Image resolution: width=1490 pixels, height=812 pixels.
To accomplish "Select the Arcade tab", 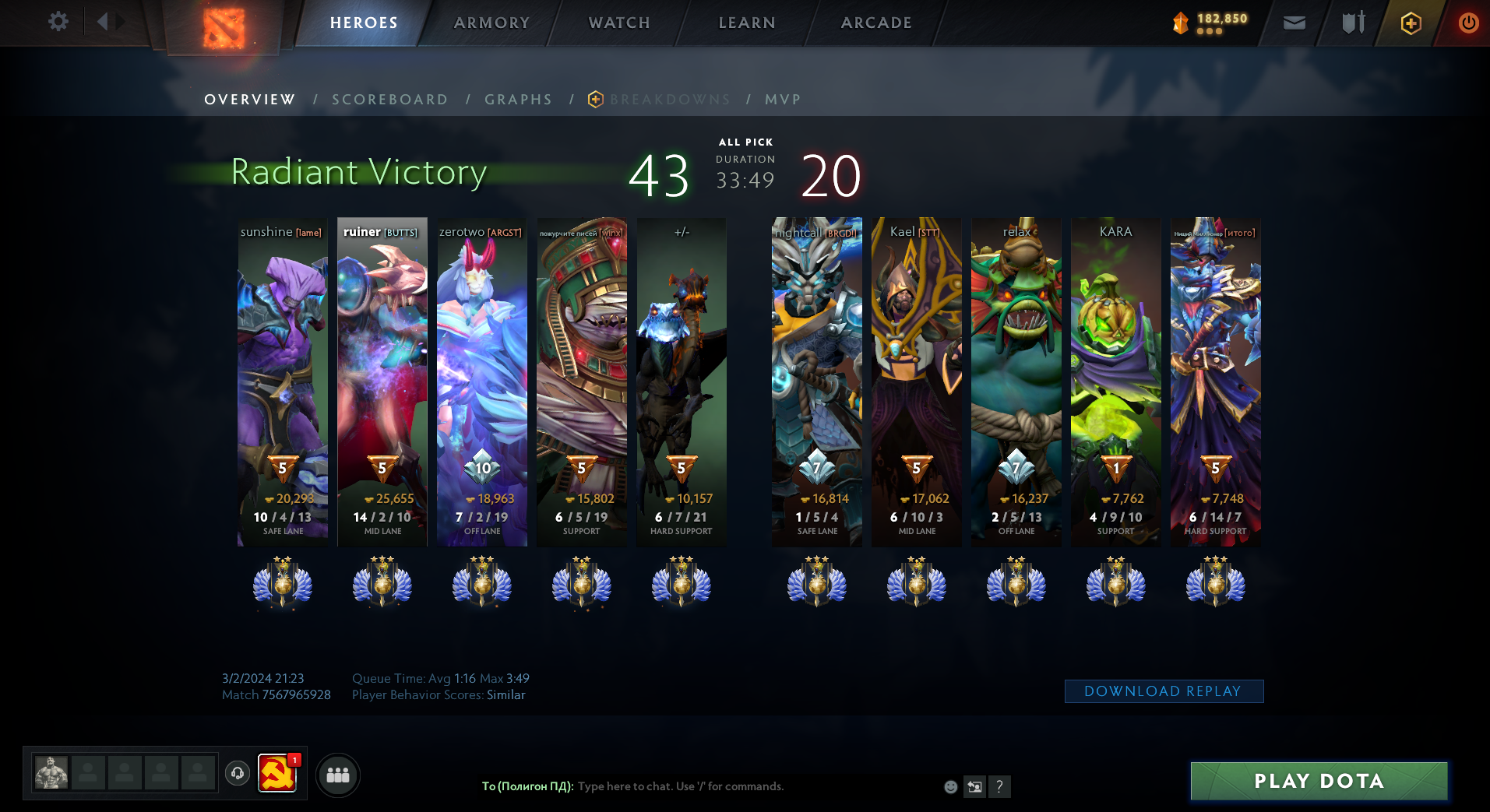I will pyautogui.click(x=875, y=23).
